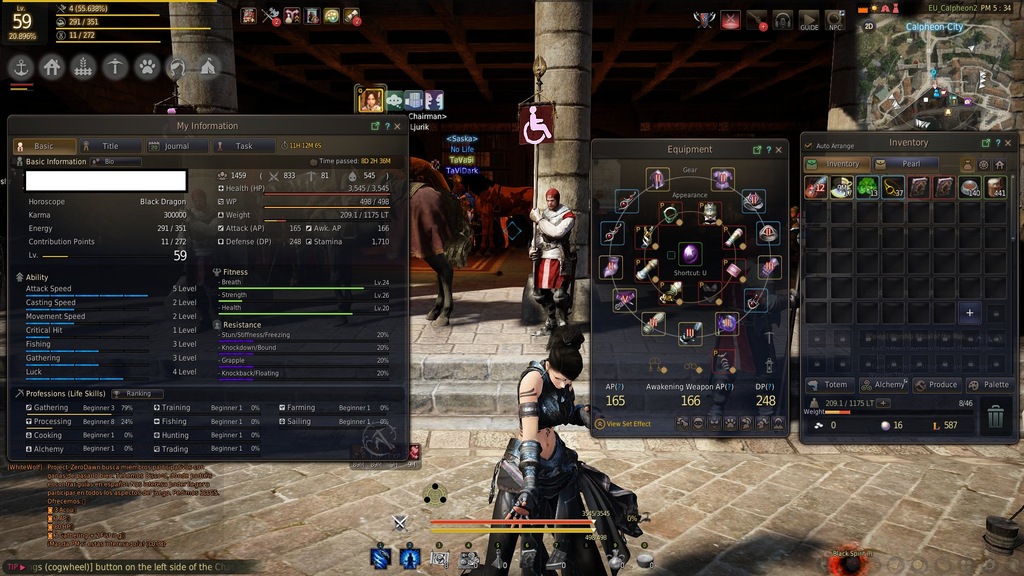Show the Life Skills Ranking
1024x576 pixels.
(137, 394)
